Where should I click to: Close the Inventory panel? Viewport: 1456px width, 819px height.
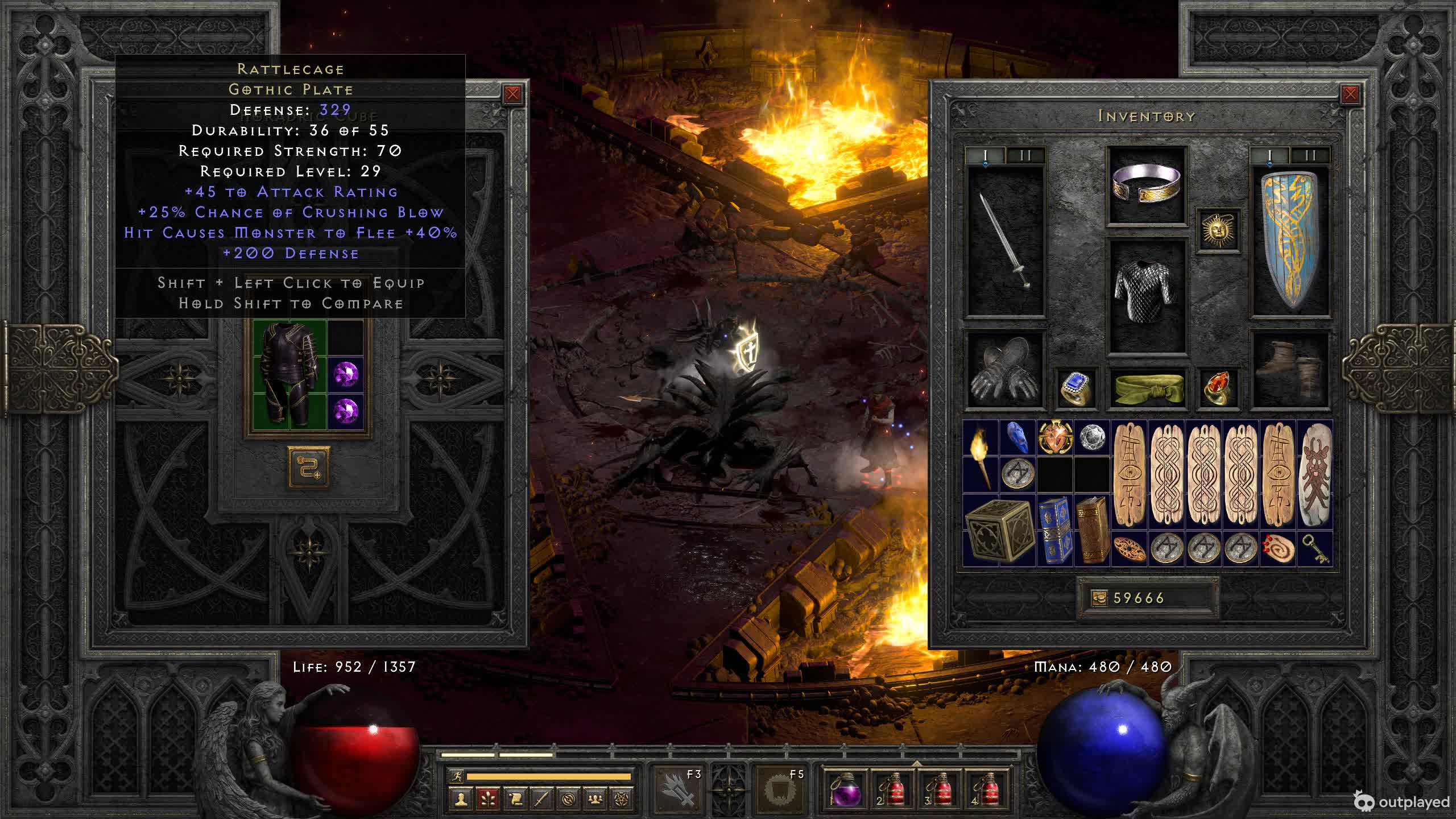pyautogui.click(x=1350, y=94)
